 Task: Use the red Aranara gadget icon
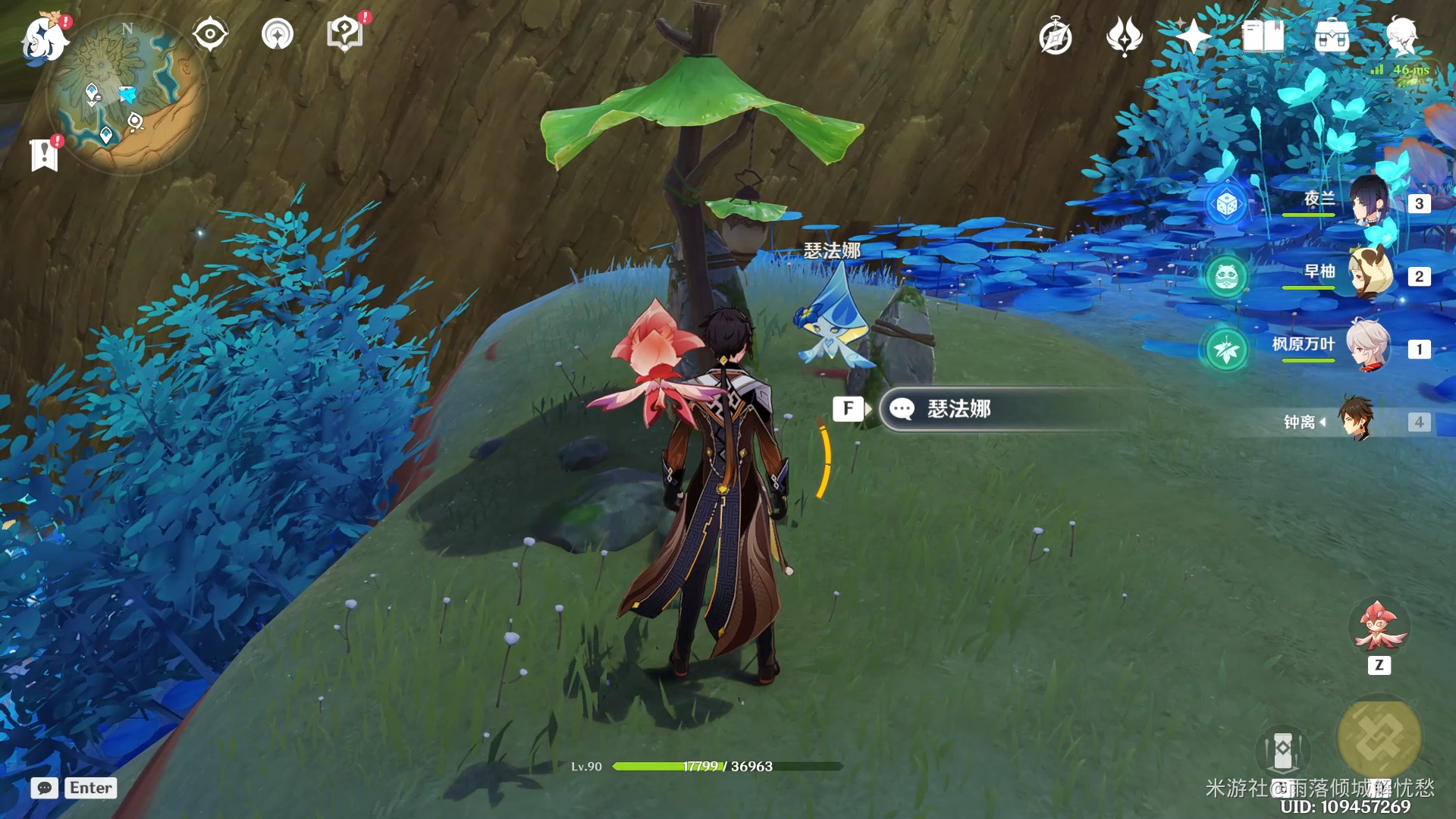pos(1379,628)
